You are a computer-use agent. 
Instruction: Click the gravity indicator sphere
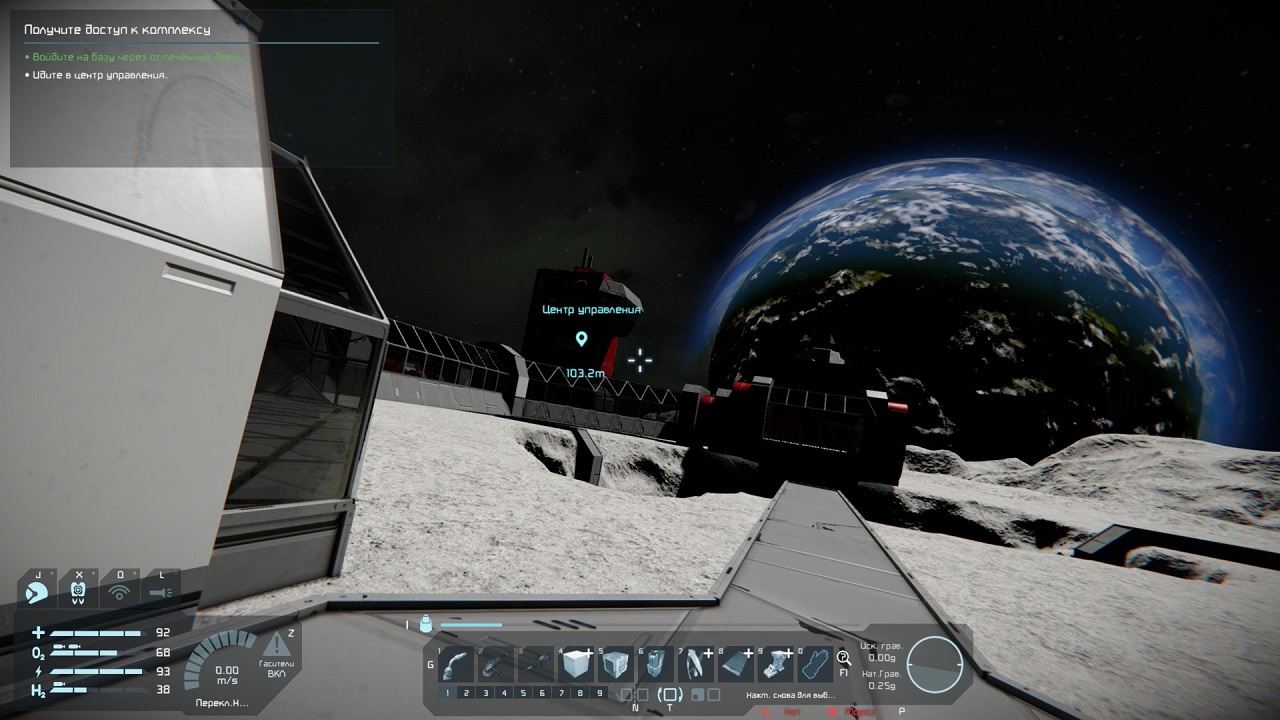point(935,665)
